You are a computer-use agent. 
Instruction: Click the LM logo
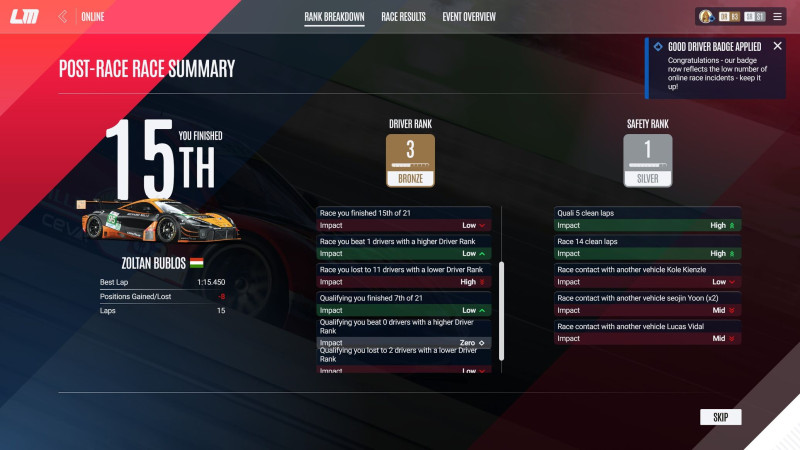pos(24,17)
